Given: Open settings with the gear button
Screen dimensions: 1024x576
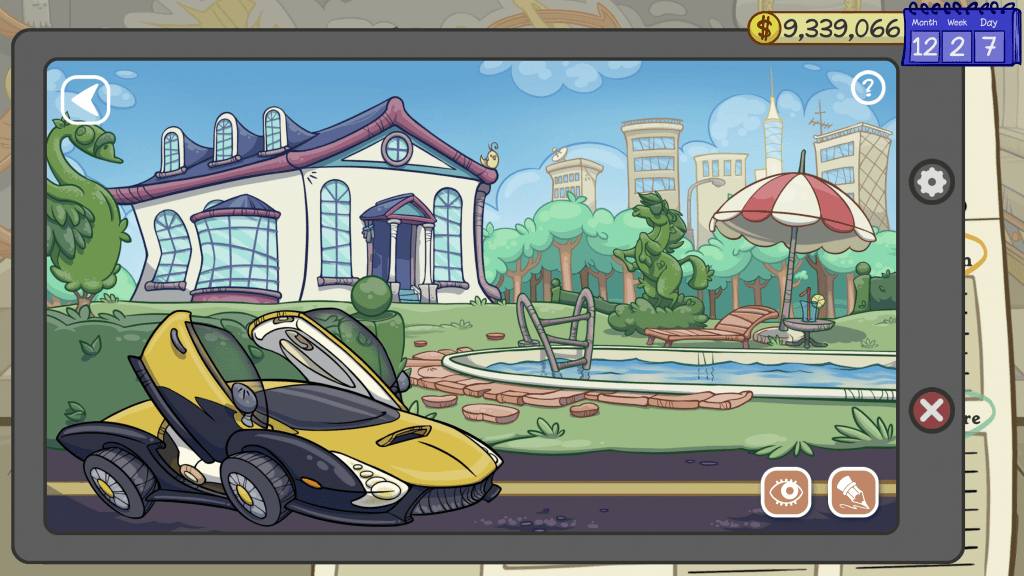Looking at the screenshot, I should pyautogui.click(x=931, y=182).
